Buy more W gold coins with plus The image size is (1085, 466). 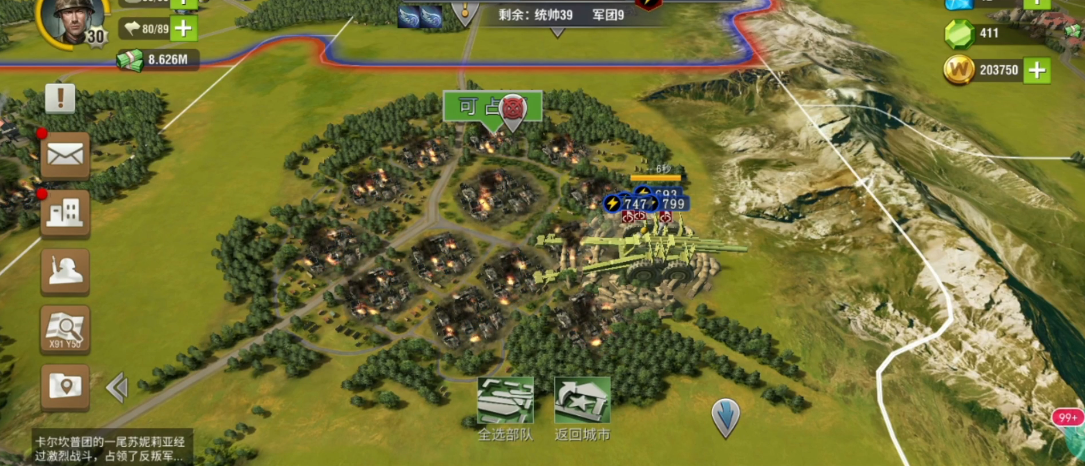[1036, 70]
